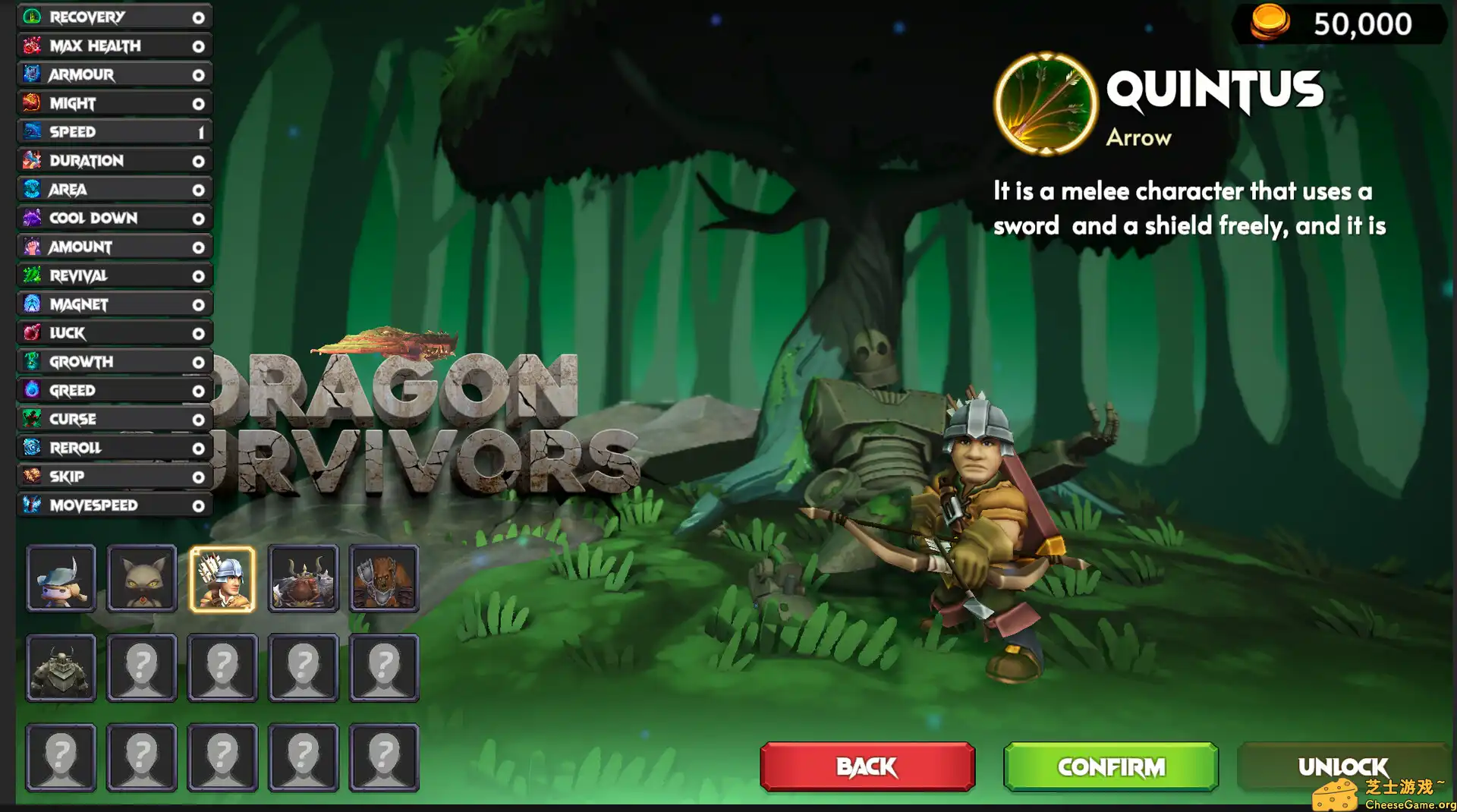The image size is (1457, 812).
Task: Select the cat character portrait
Action: click(142, 578)
